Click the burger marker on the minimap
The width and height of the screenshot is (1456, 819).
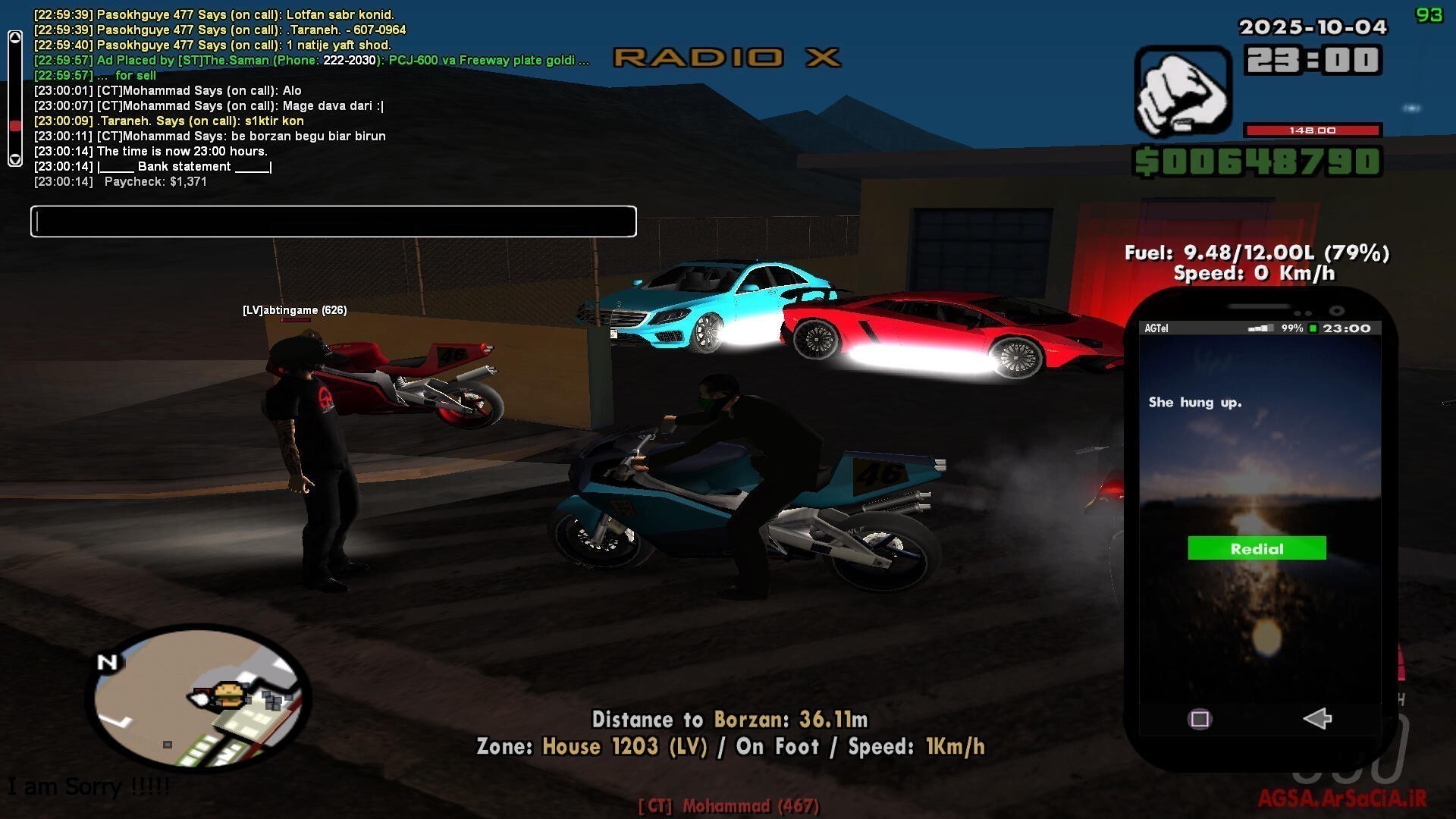click(227, 693)
